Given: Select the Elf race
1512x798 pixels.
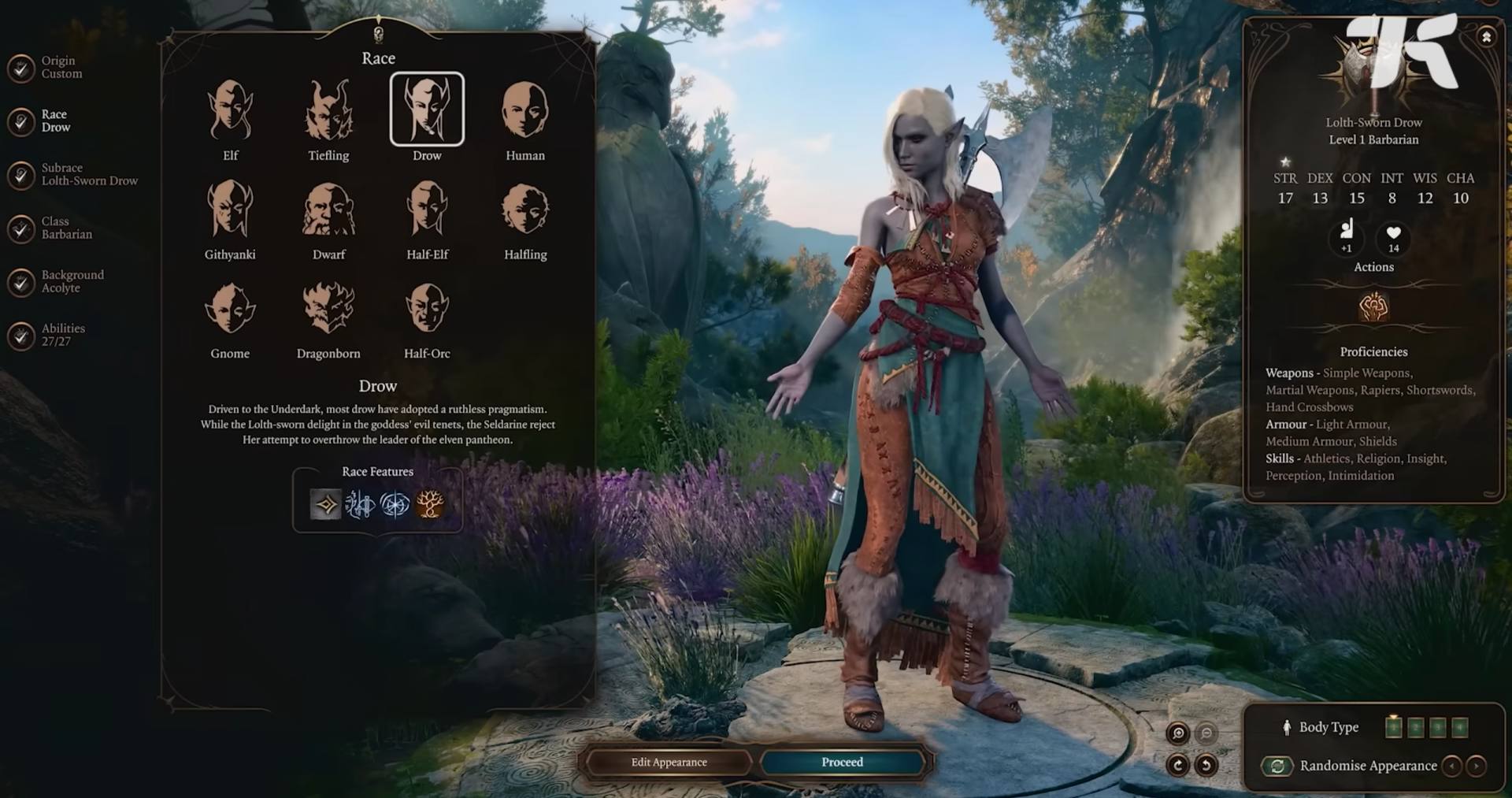Looking at the screenshot, I should point(230,111).
